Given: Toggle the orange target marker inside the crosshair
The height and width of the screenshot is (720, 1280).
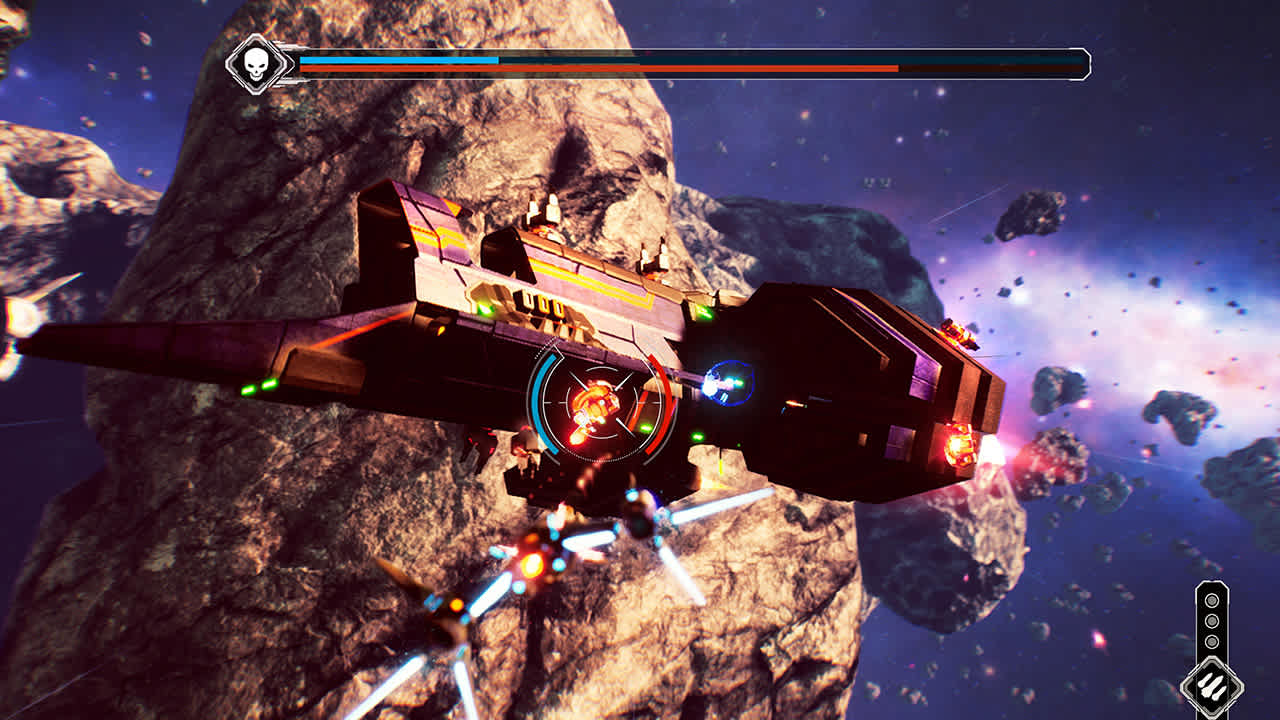Looking at the screenshot, I should (598, 400).
